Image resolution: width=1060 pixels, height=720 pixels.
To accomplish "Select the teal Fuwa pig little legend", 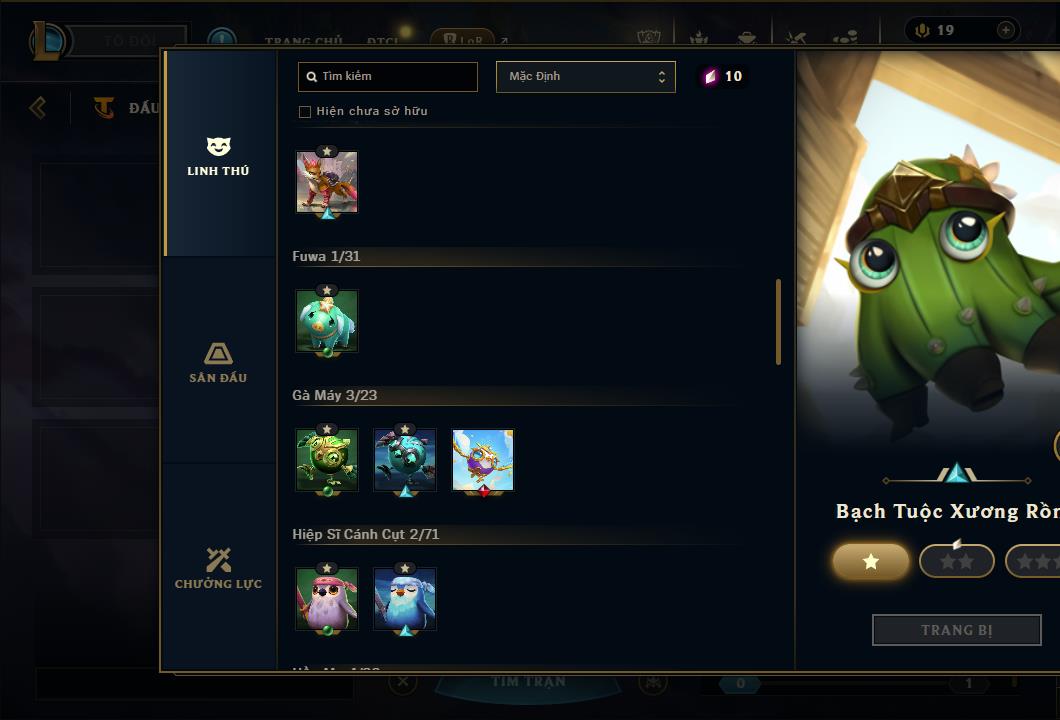I will tap(327, 321).
